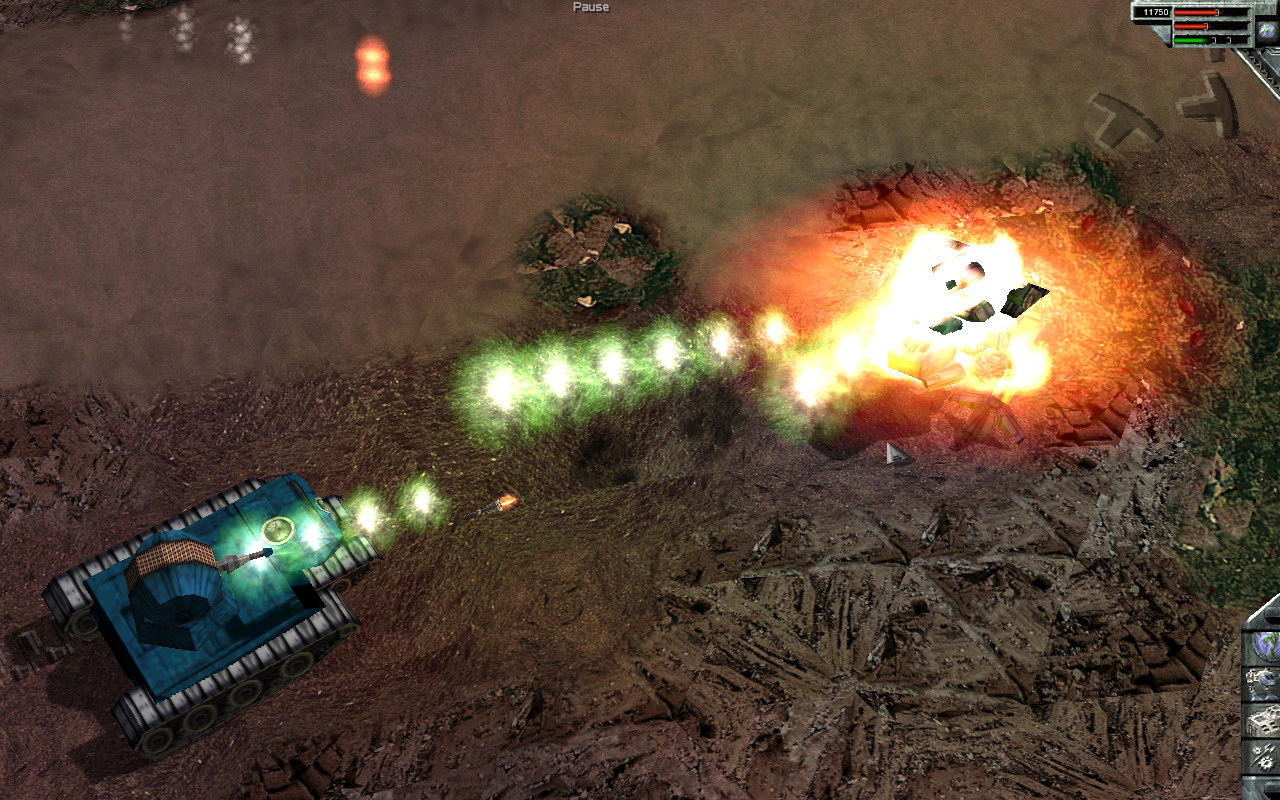Activate the gears and sparks icon
The width and height of the screenshot is (1280, 800).
[1263, 757]
